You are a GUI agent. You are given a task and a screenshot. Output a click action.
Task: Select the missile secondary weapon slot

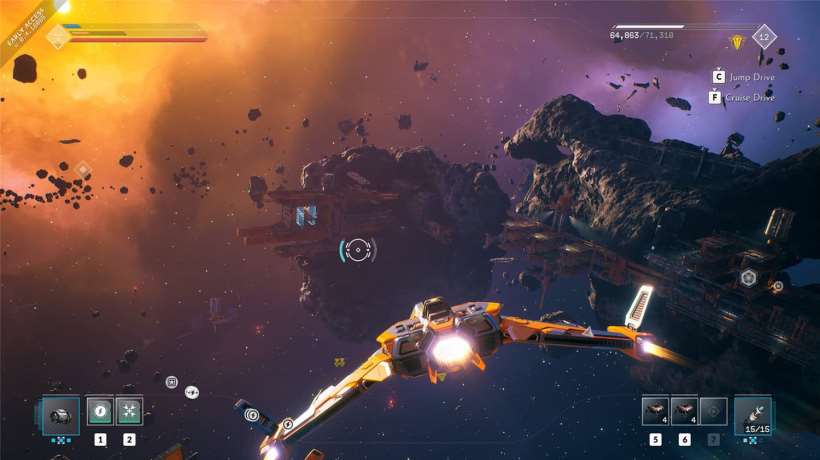[752, 413]
